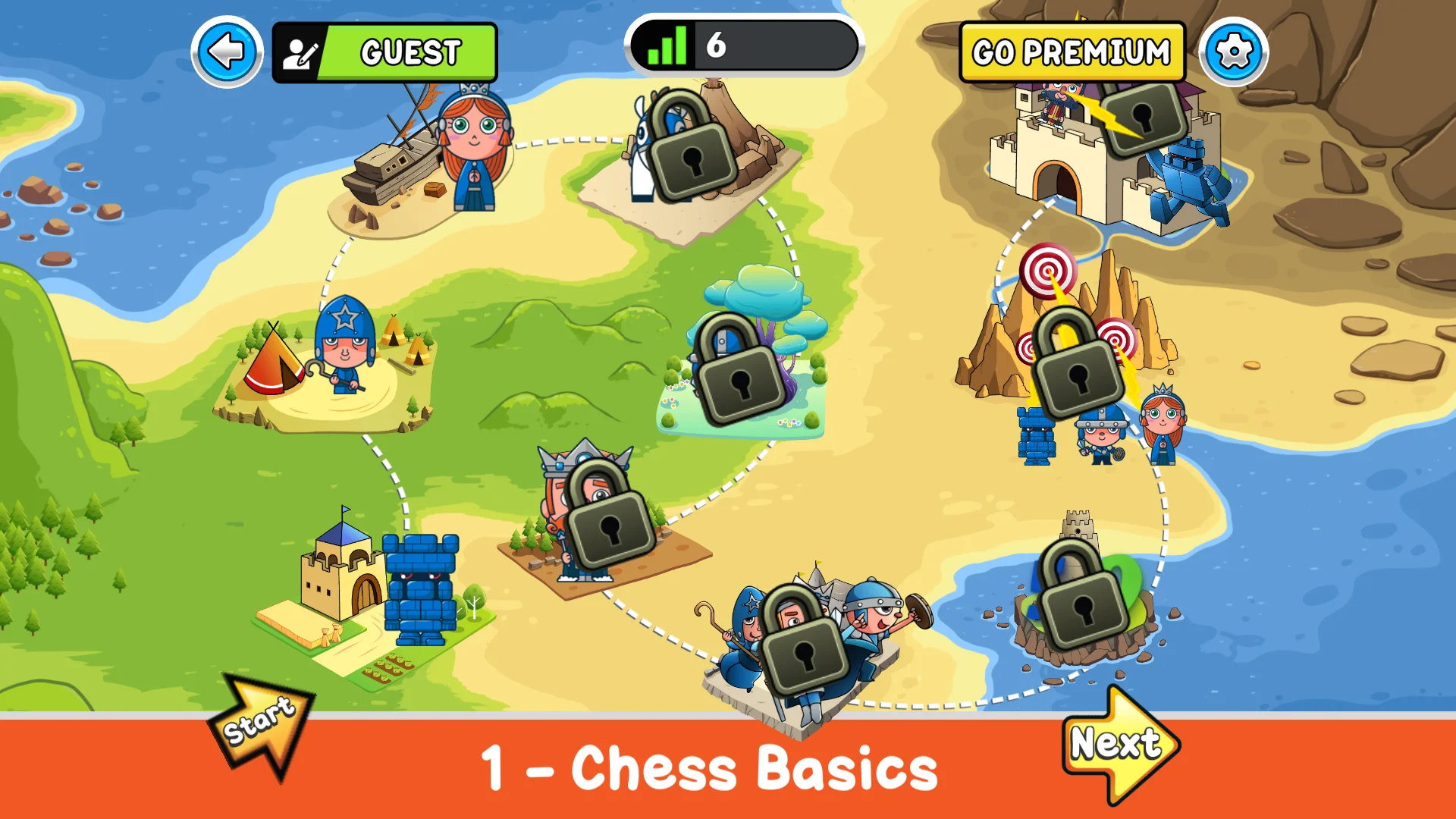Click the edit pencil next to Guest name
1456x819 pixels.
coord(300,50)
